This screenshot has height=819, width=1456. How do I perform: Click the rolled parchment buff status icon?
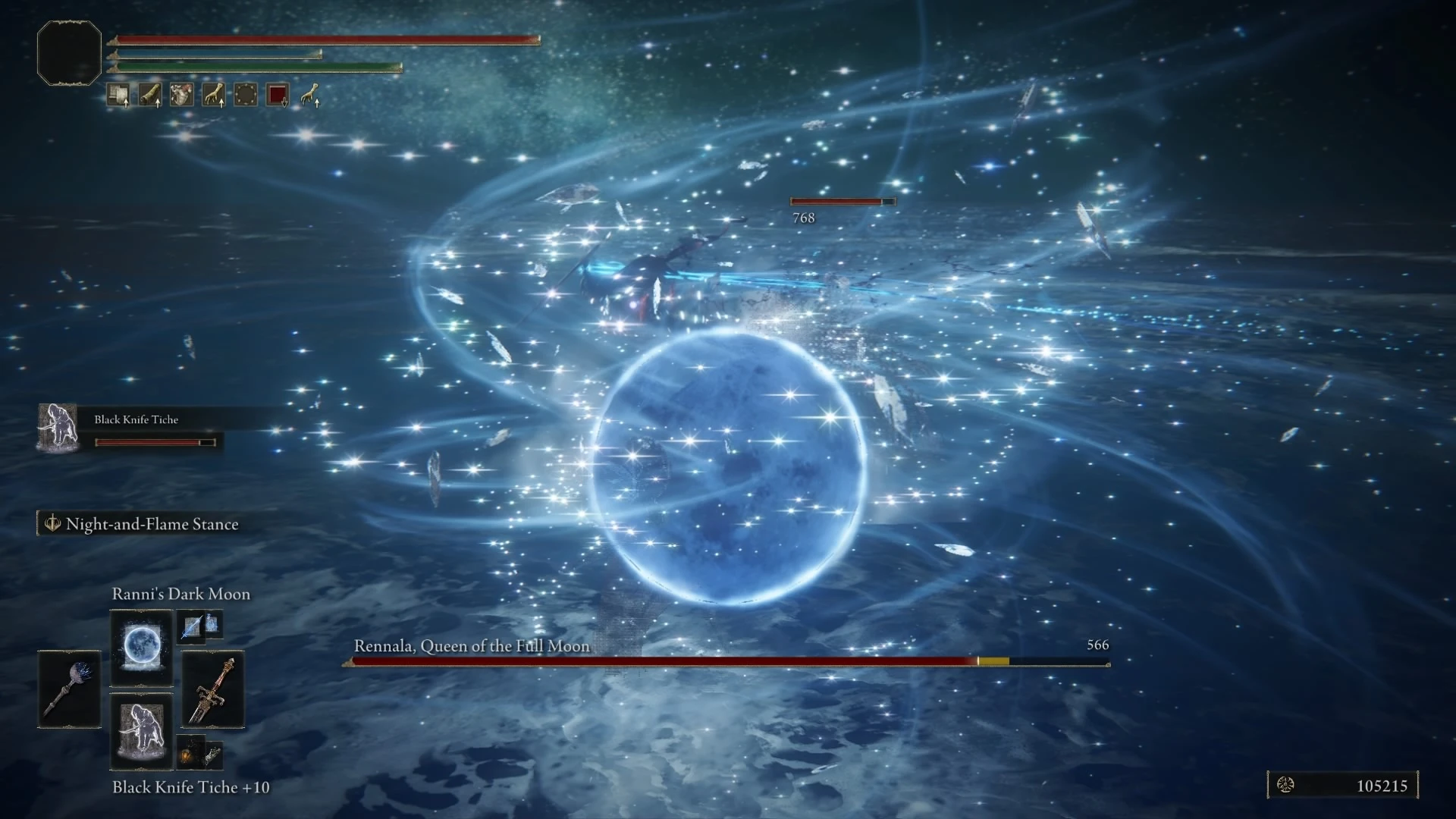pyautogui.click(x=150, y=95)
